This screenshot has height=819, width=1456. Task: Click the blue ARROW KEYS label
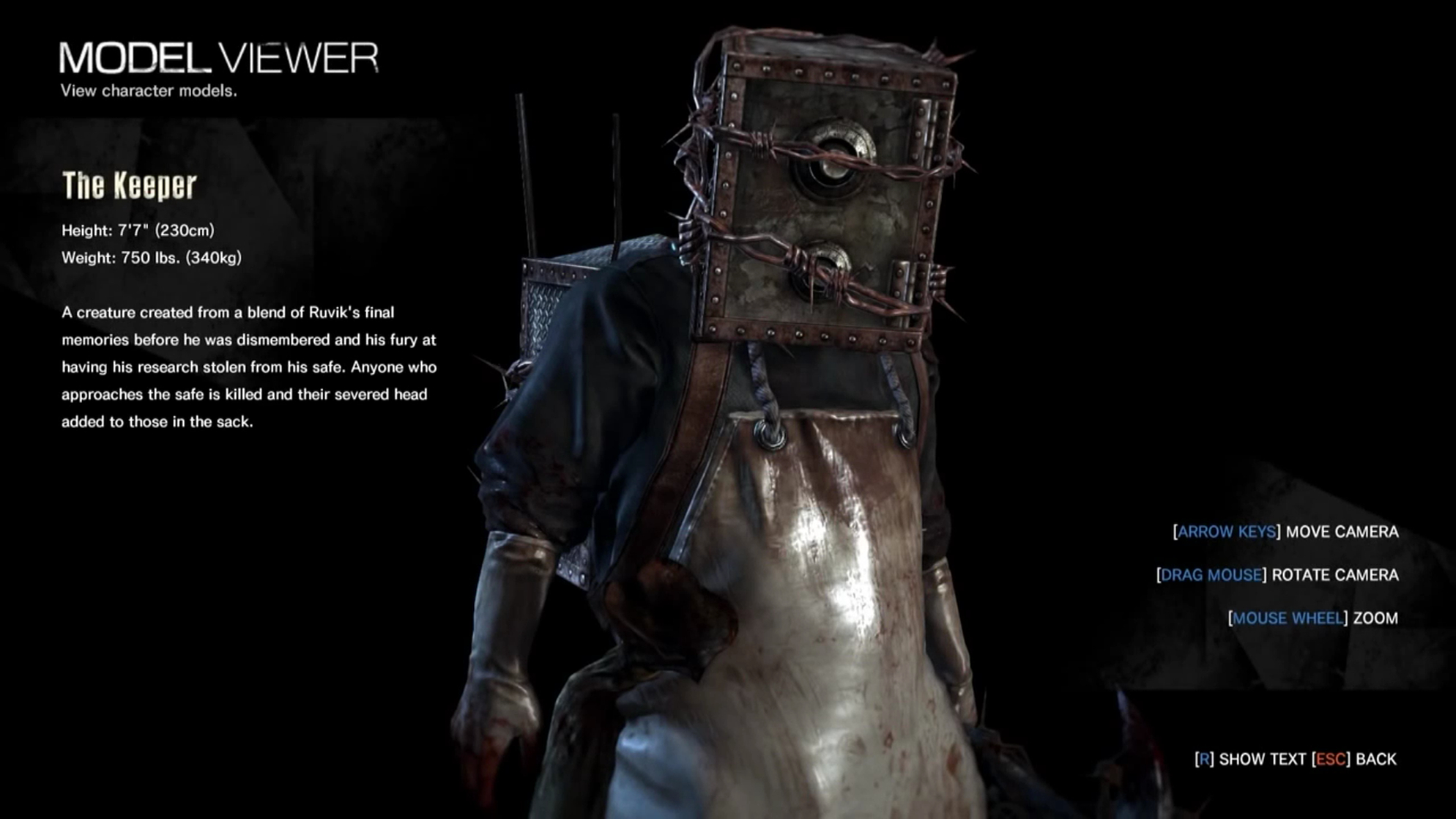[1226, 532]
